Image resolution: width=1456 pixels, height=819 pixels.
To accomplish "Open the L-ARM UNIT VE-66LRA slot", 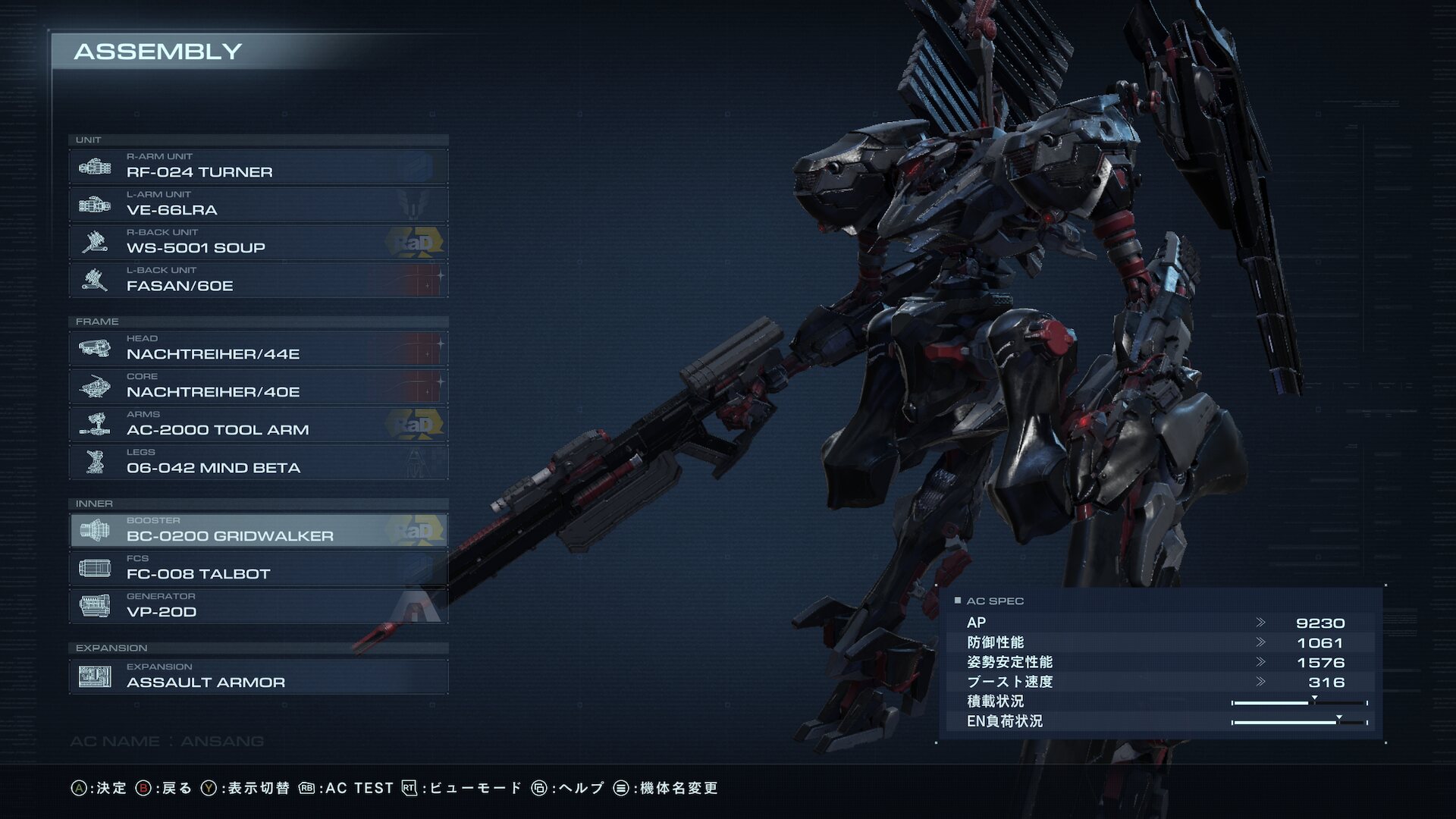I will click(x=258, y=204).
